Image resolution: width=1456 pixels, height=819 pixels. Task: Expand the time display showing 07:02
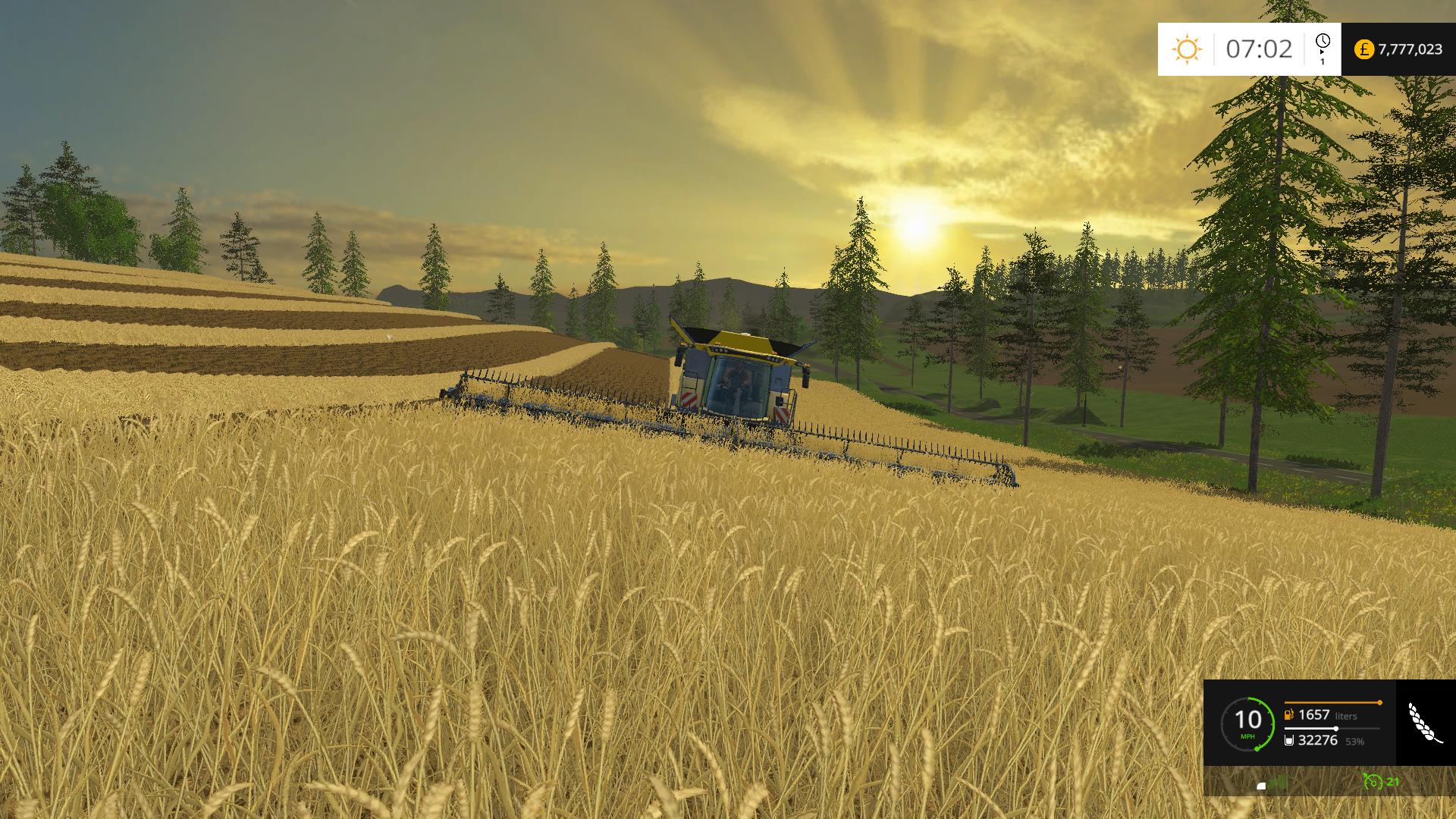tap(1260, 49)
